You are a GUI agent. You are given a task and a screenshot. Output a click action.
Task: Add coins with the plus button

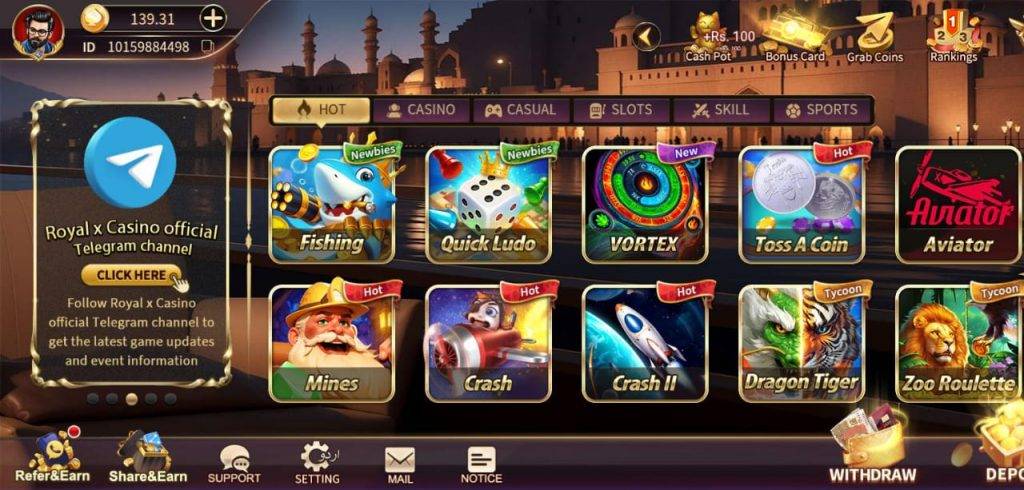213,18
